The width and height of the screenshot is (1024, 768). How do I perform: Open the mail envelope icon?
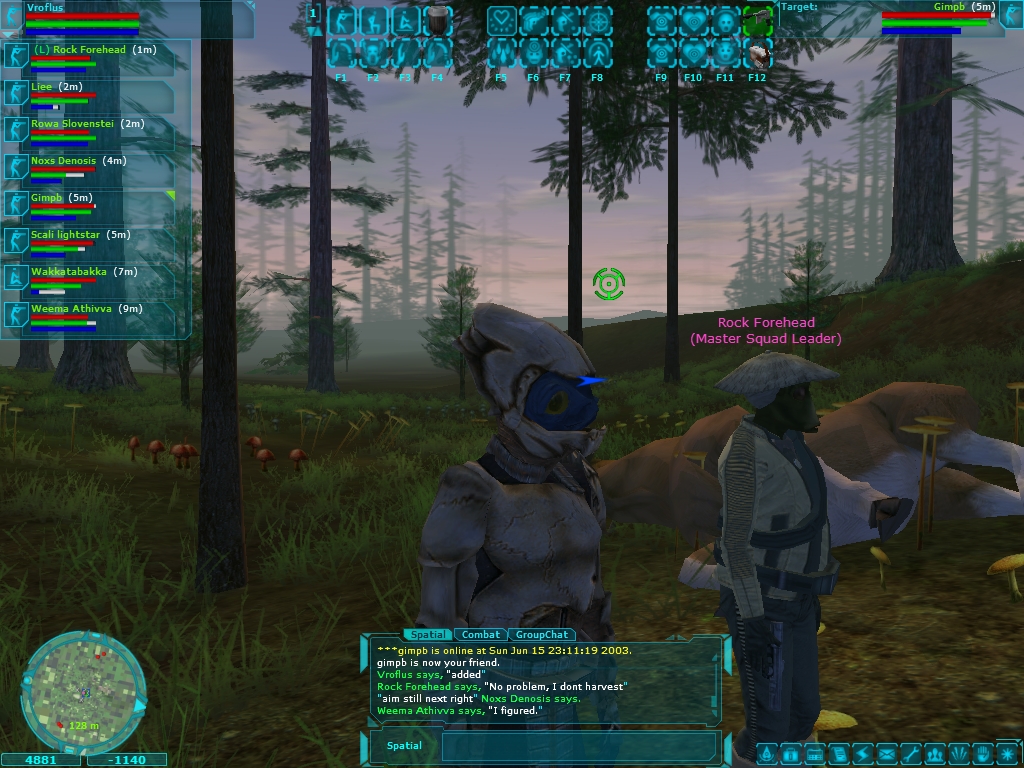[886, 753]
